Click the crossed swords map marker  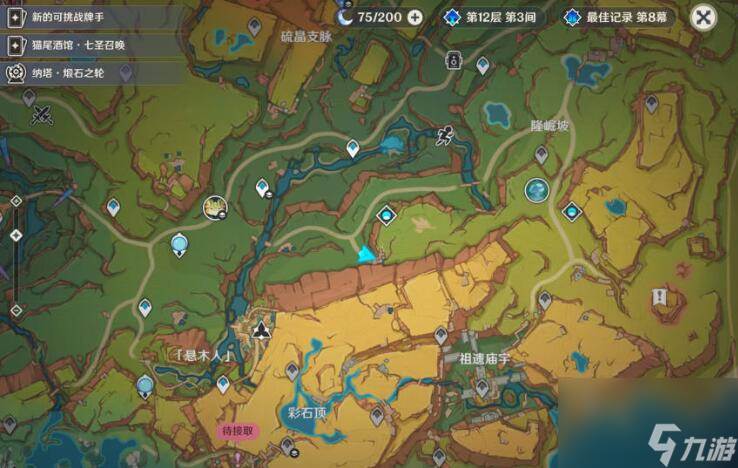click(x=41, y=114)
